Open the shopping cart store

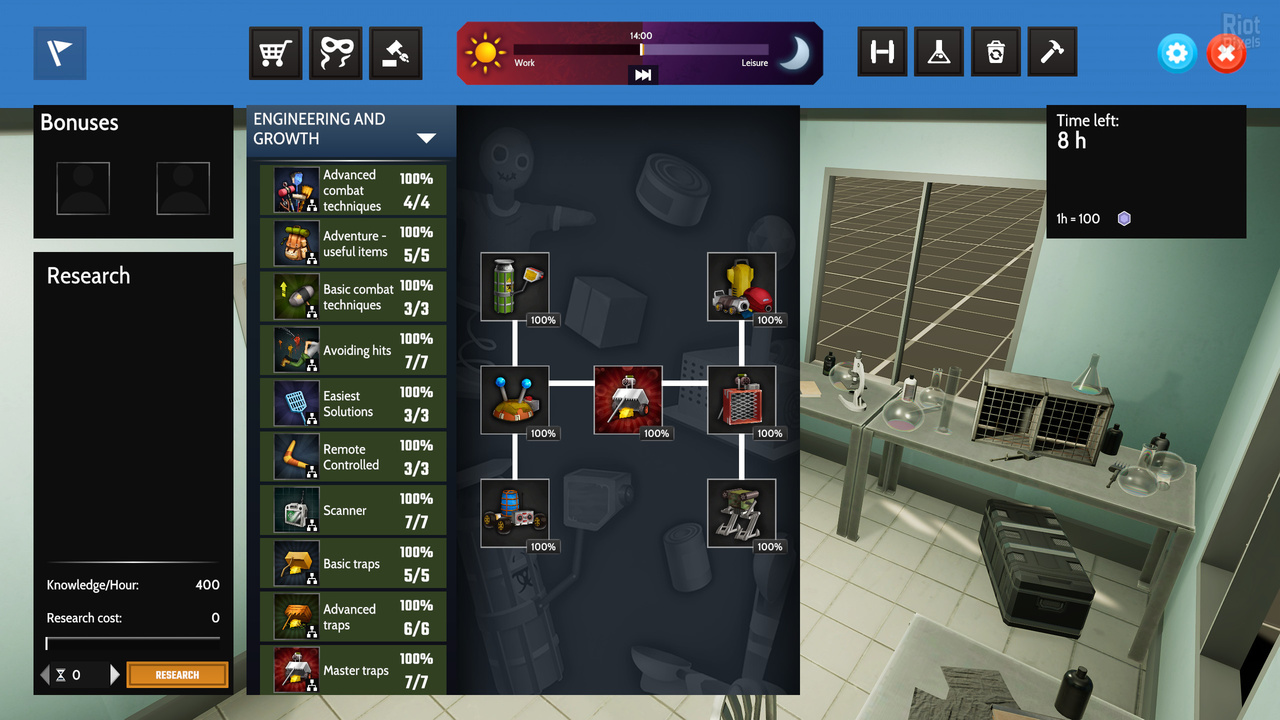point(275,52)
